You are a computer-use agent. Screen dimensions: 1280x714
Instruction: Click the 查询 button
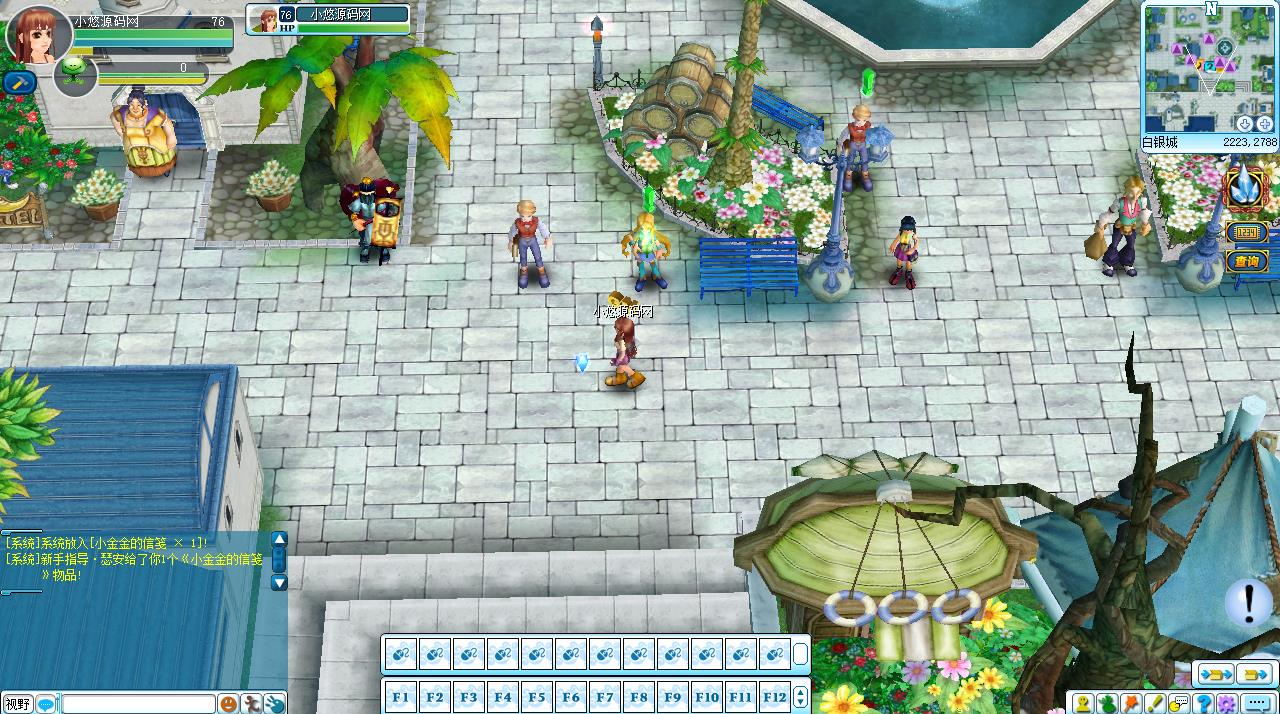(1247, 262)
